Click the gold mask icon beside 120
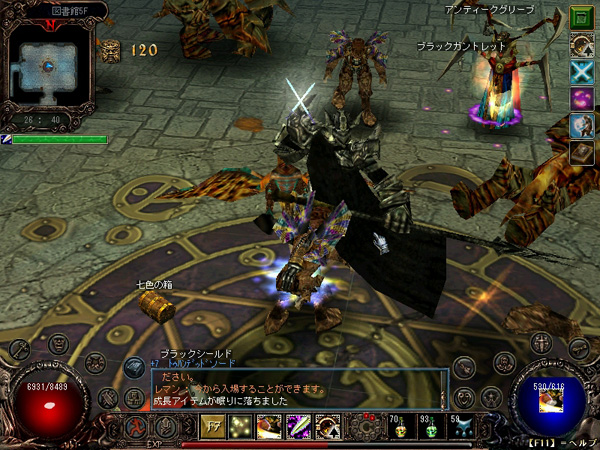Screen dimensions: 600x450 coord(110,49)
